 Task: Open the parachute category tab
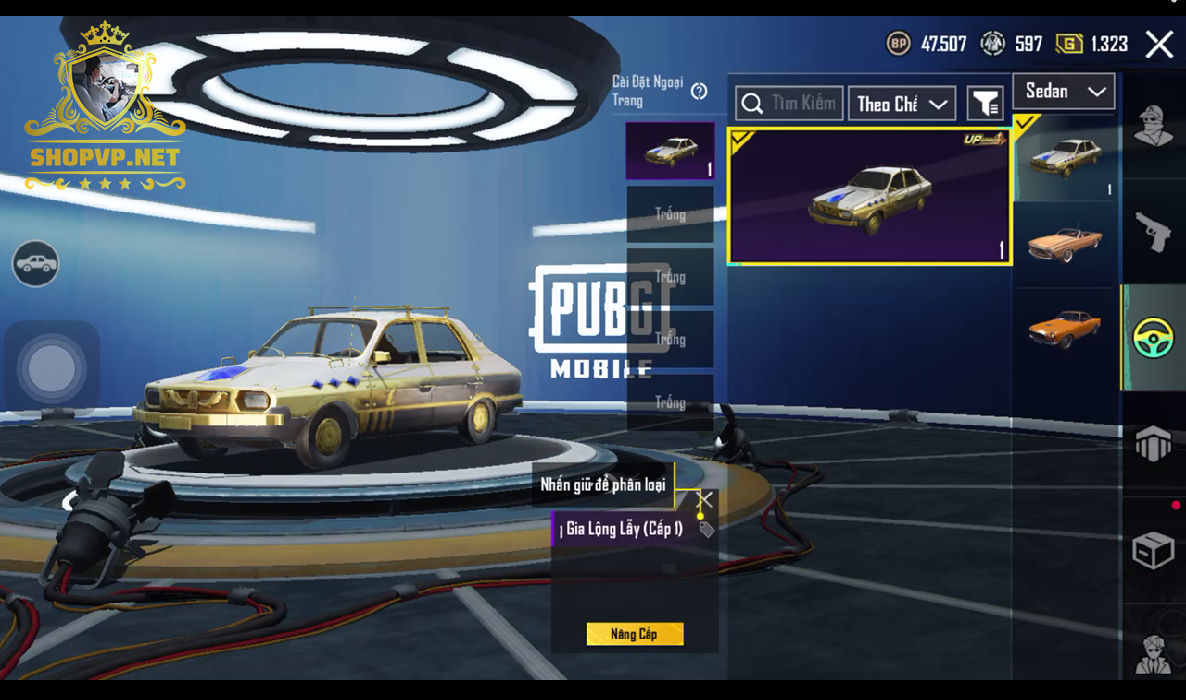[1153, 442]
